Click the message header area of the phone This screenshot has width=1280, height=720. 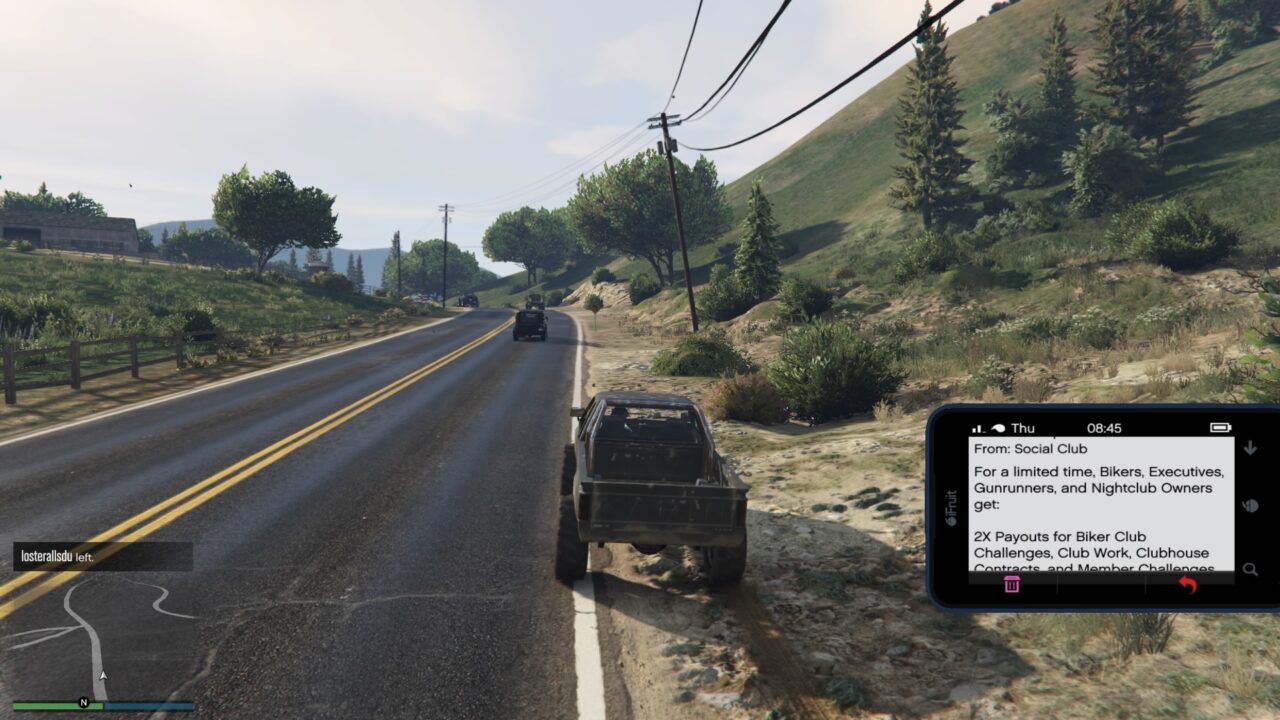point(1060,448)
